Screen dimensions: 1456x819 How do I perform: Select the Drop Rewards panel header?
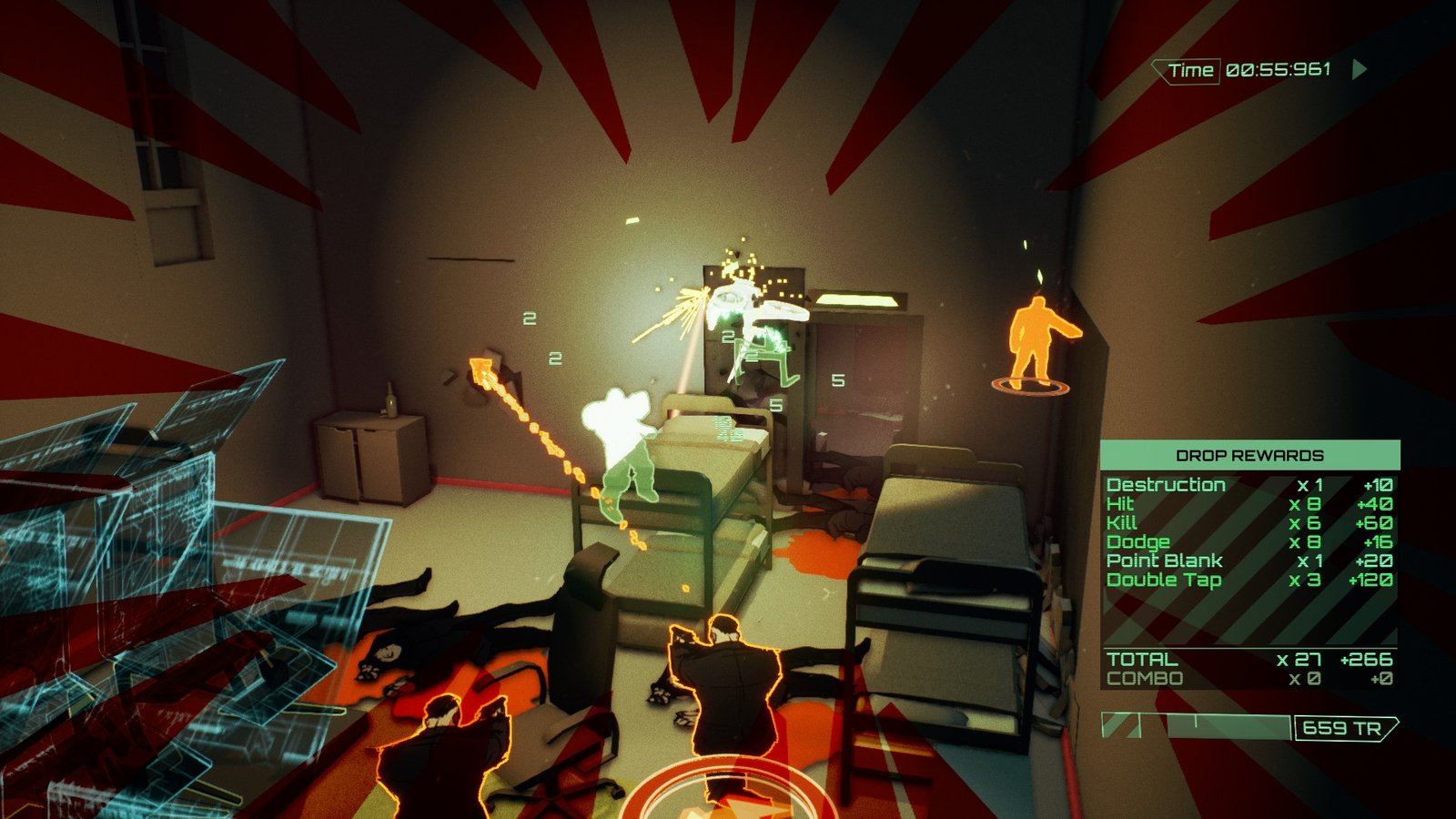click(1249, 455)
